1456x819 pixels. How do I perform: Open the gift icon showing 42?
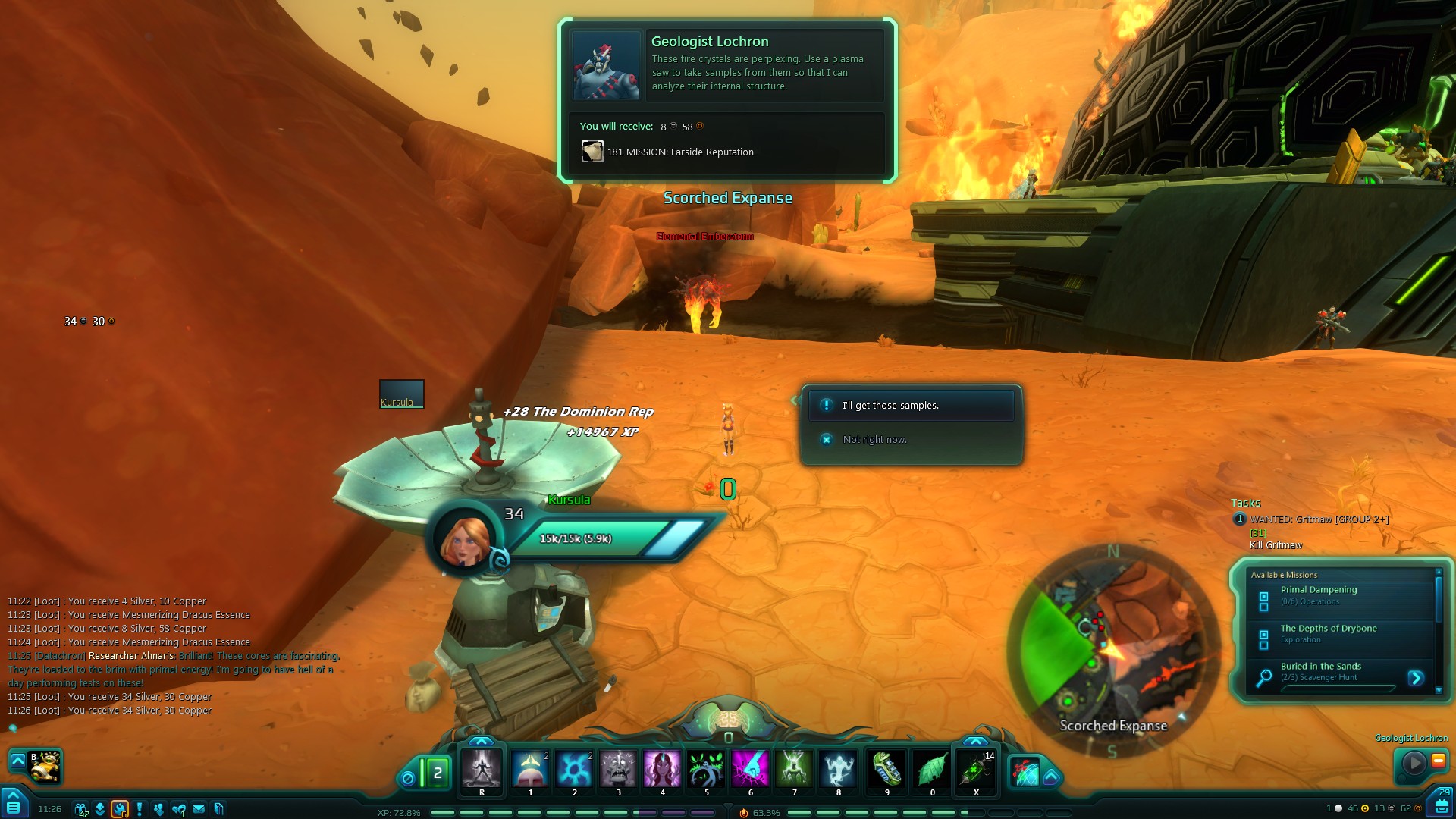coord(80,809)
